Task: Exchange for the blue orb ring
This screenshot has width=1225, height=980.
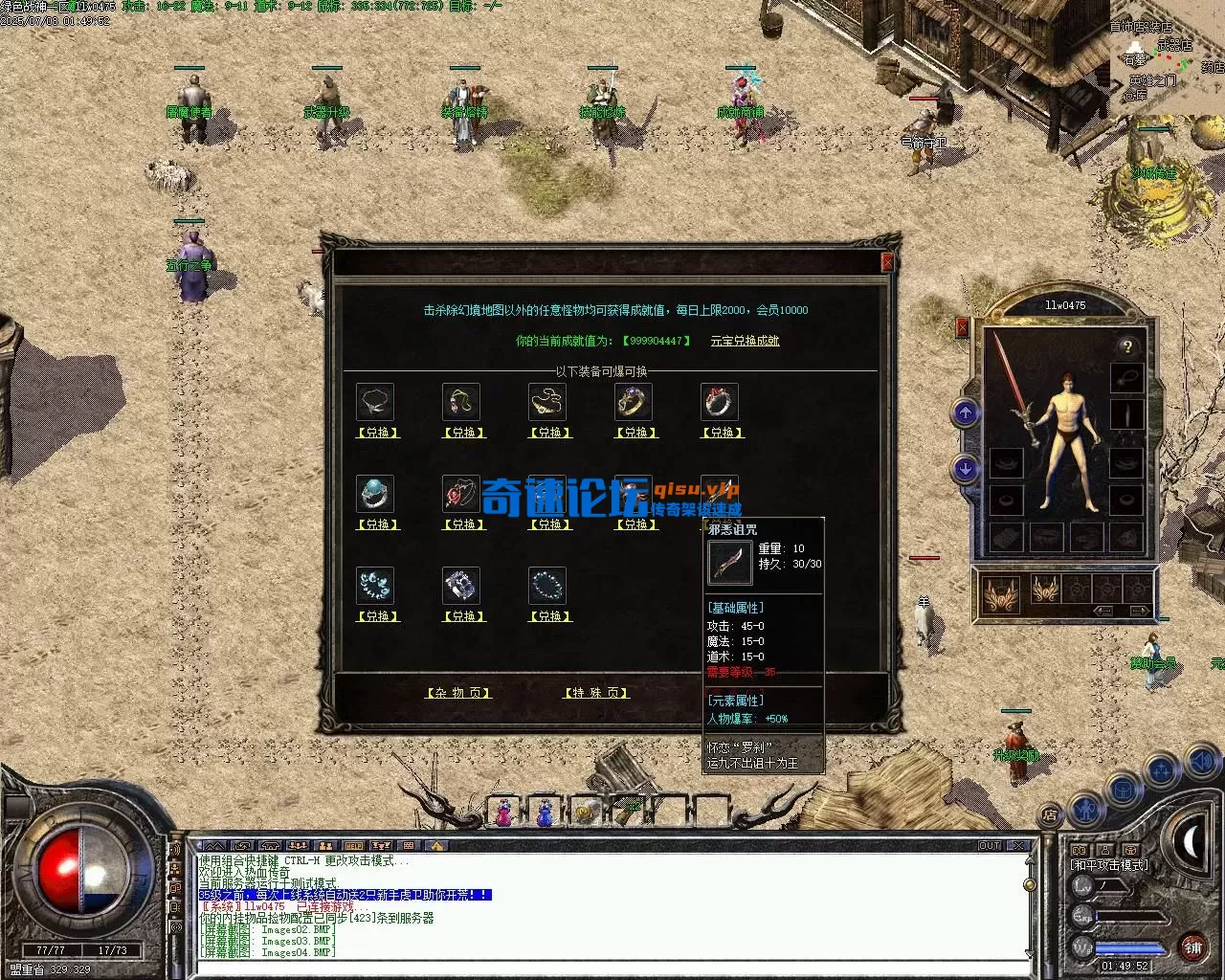Action: [x=378, y=524]
